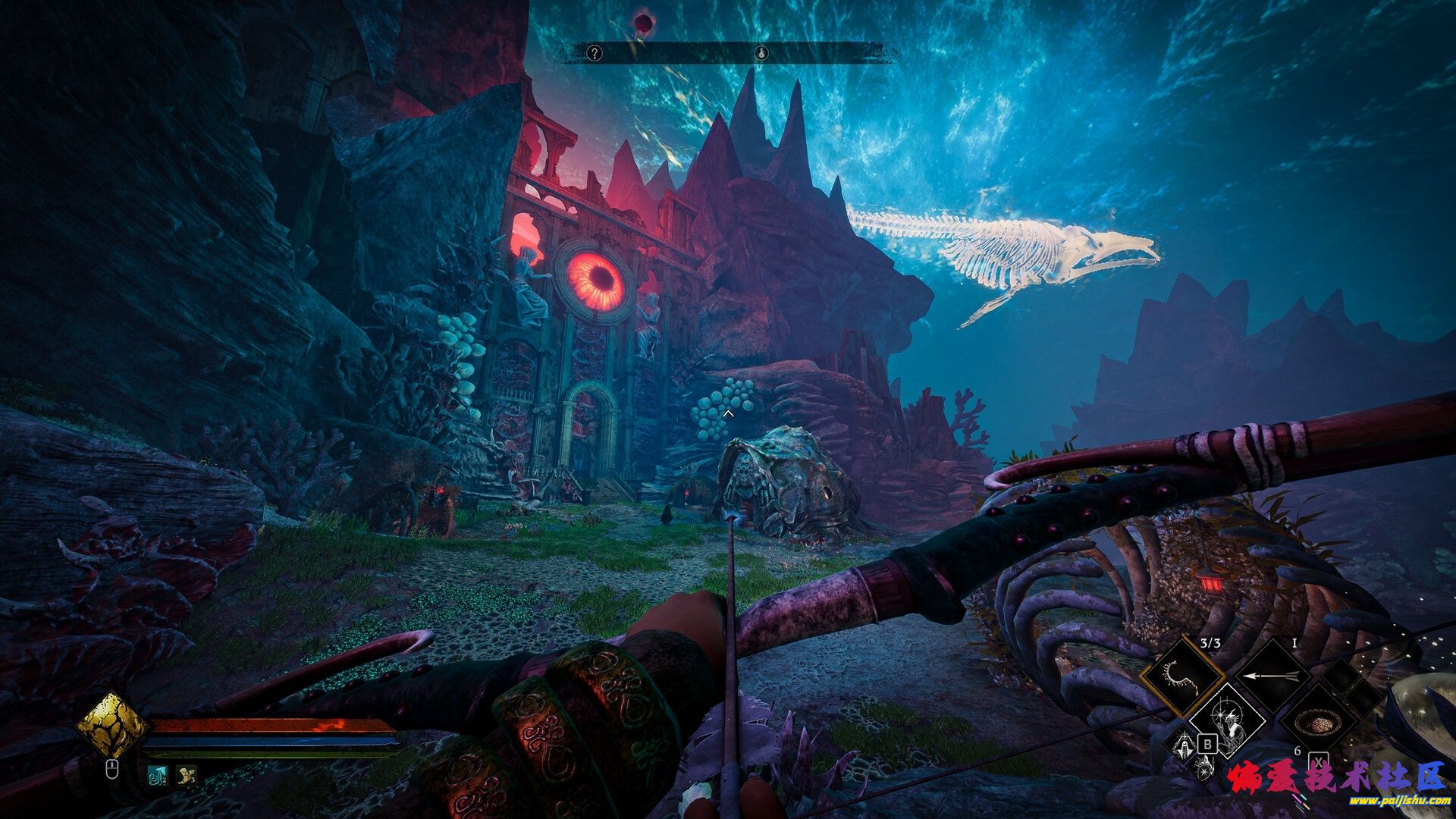Click the question mark compass marker

coord(595,52)
